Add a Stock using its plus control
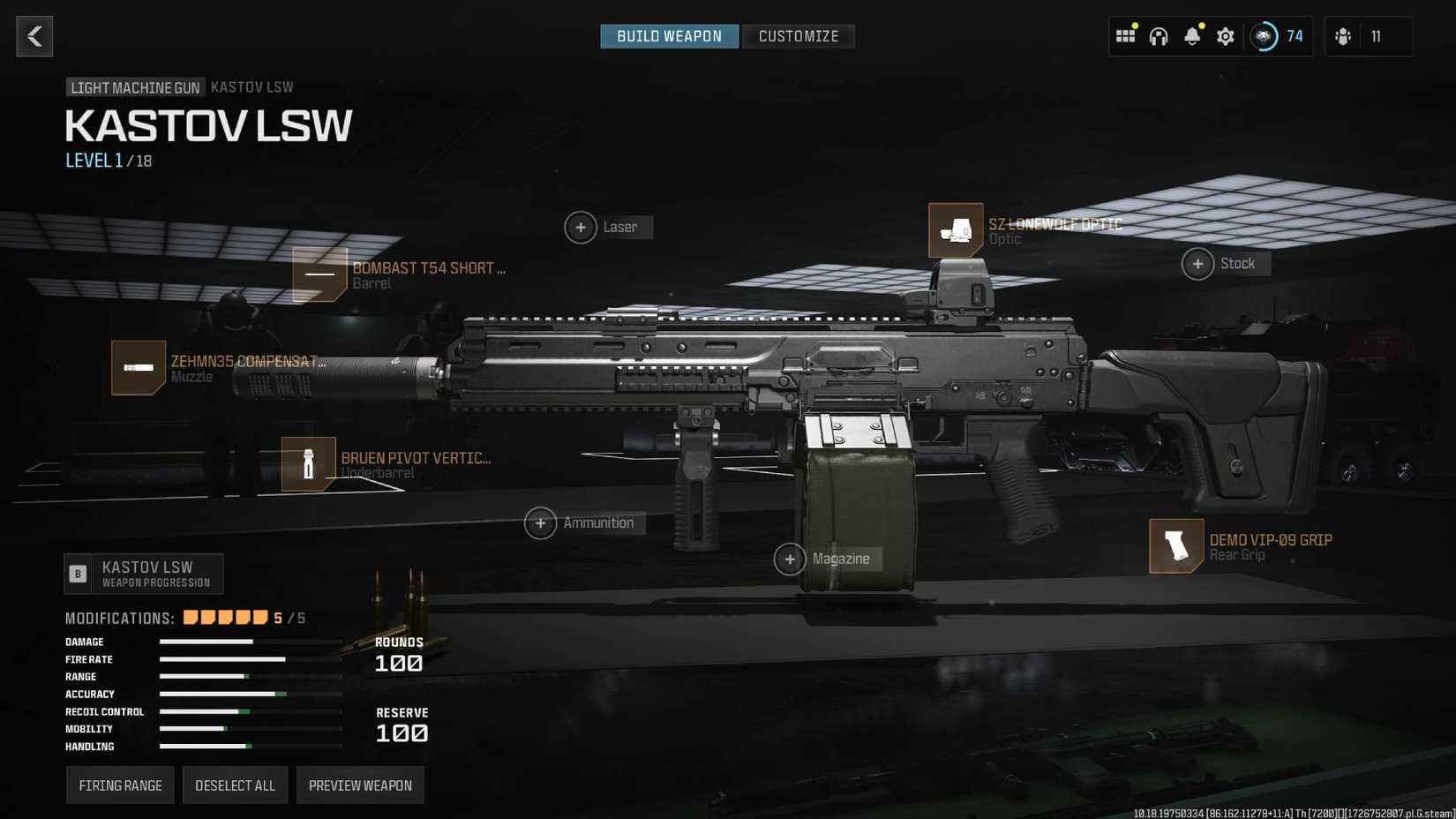 [1198, 263]
